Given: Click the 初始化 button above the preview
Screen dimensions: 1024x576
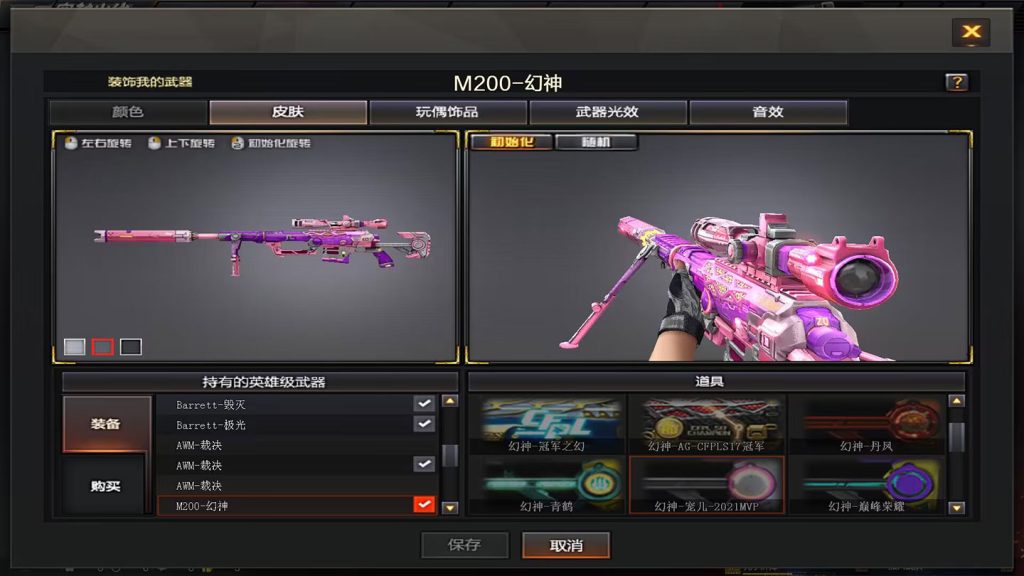Looking at the screenshot, I should click(x=510, y=142).
